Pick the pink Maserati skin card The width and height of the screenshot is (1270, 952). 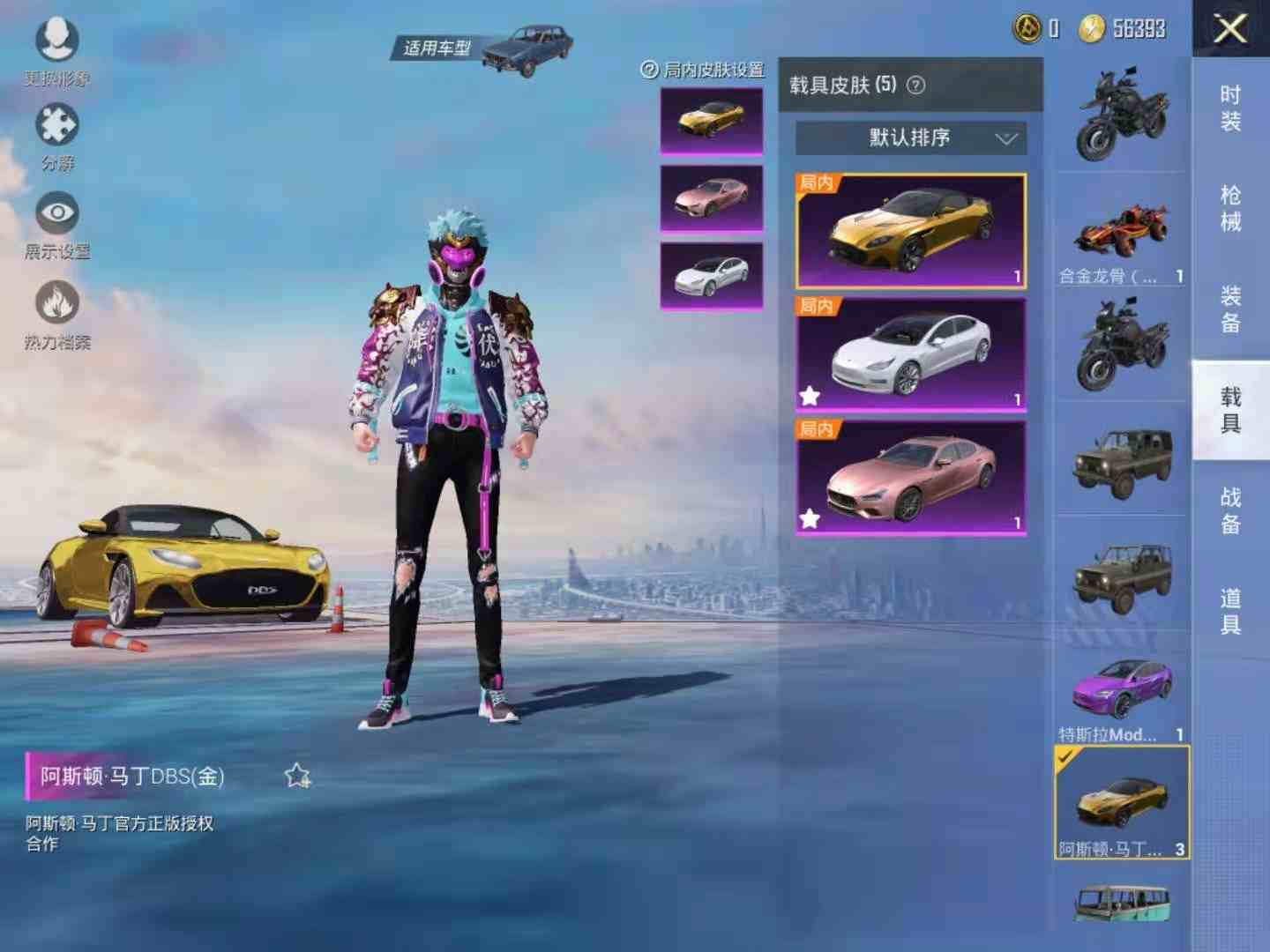pyautogui.click(x=911, y=478)
